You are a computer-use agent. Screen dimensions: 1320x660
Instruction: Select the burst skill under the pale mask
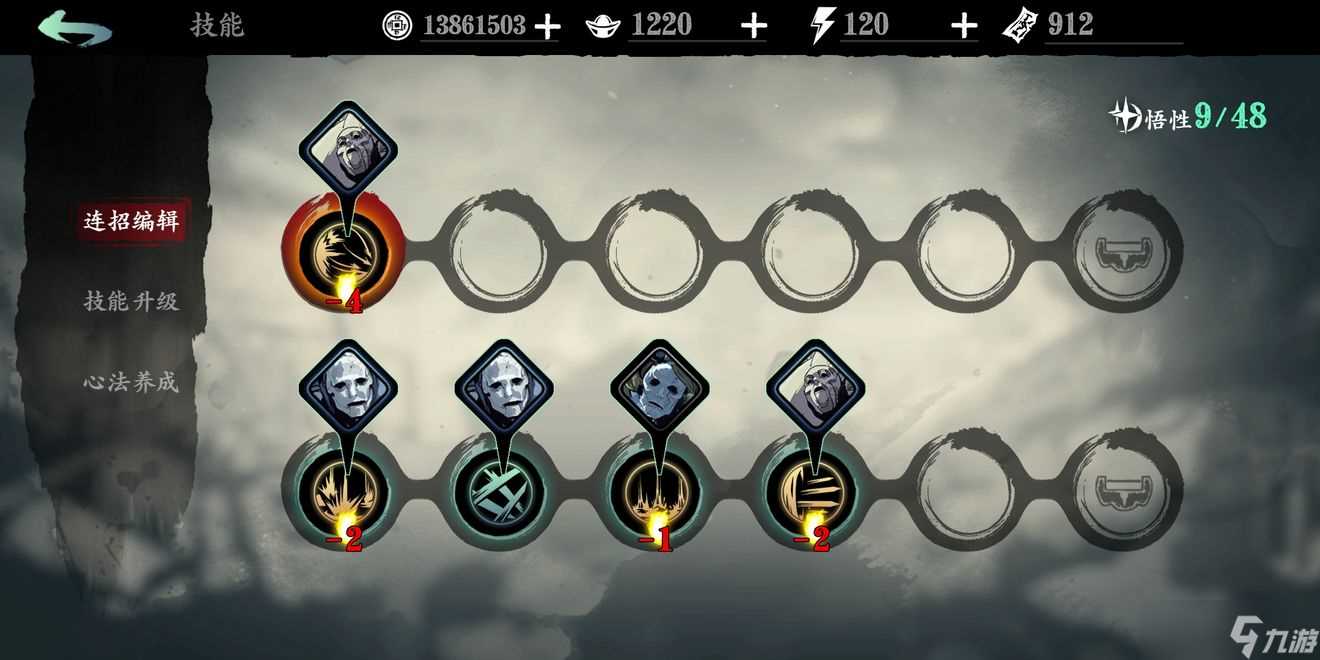pyautogui.click(x=342, y=490)
